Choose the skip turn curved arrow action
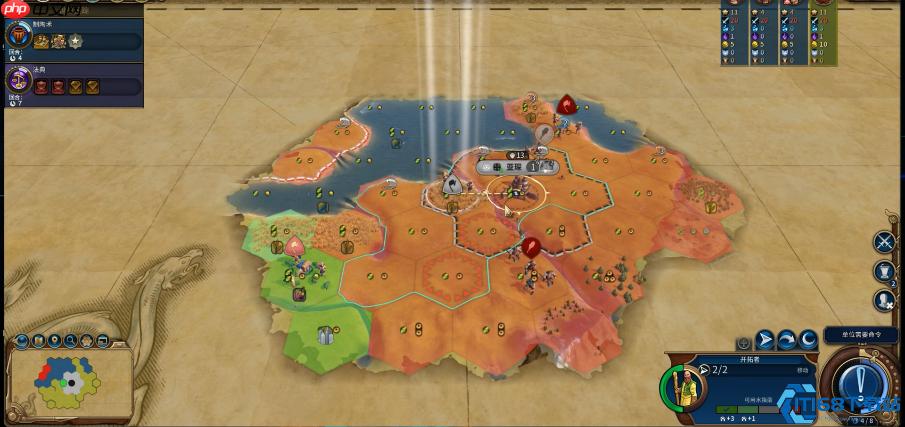Screen dimensions: 905x427 click(786, 340)
